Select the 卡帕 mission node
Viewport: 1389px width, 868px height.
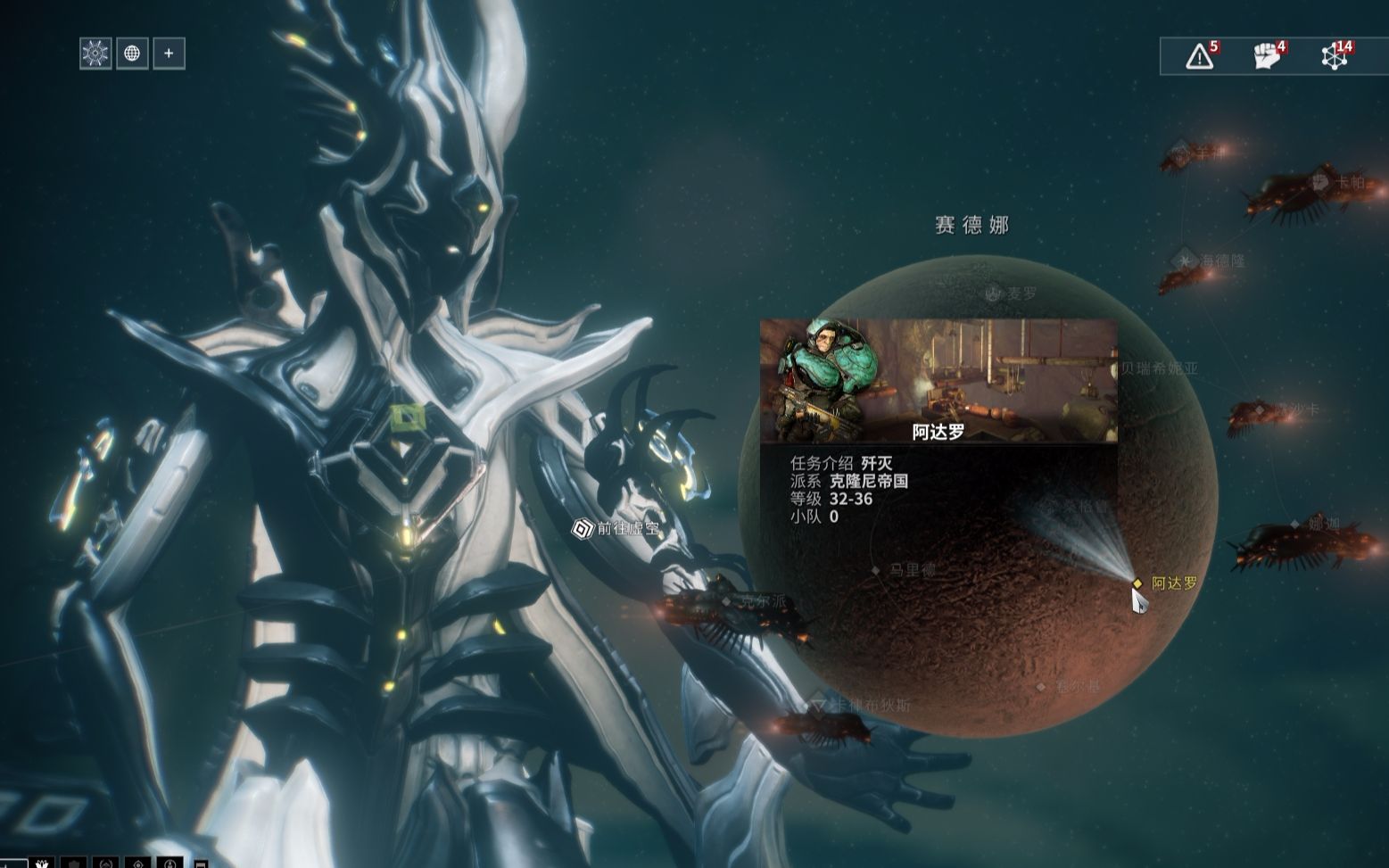1319,182
